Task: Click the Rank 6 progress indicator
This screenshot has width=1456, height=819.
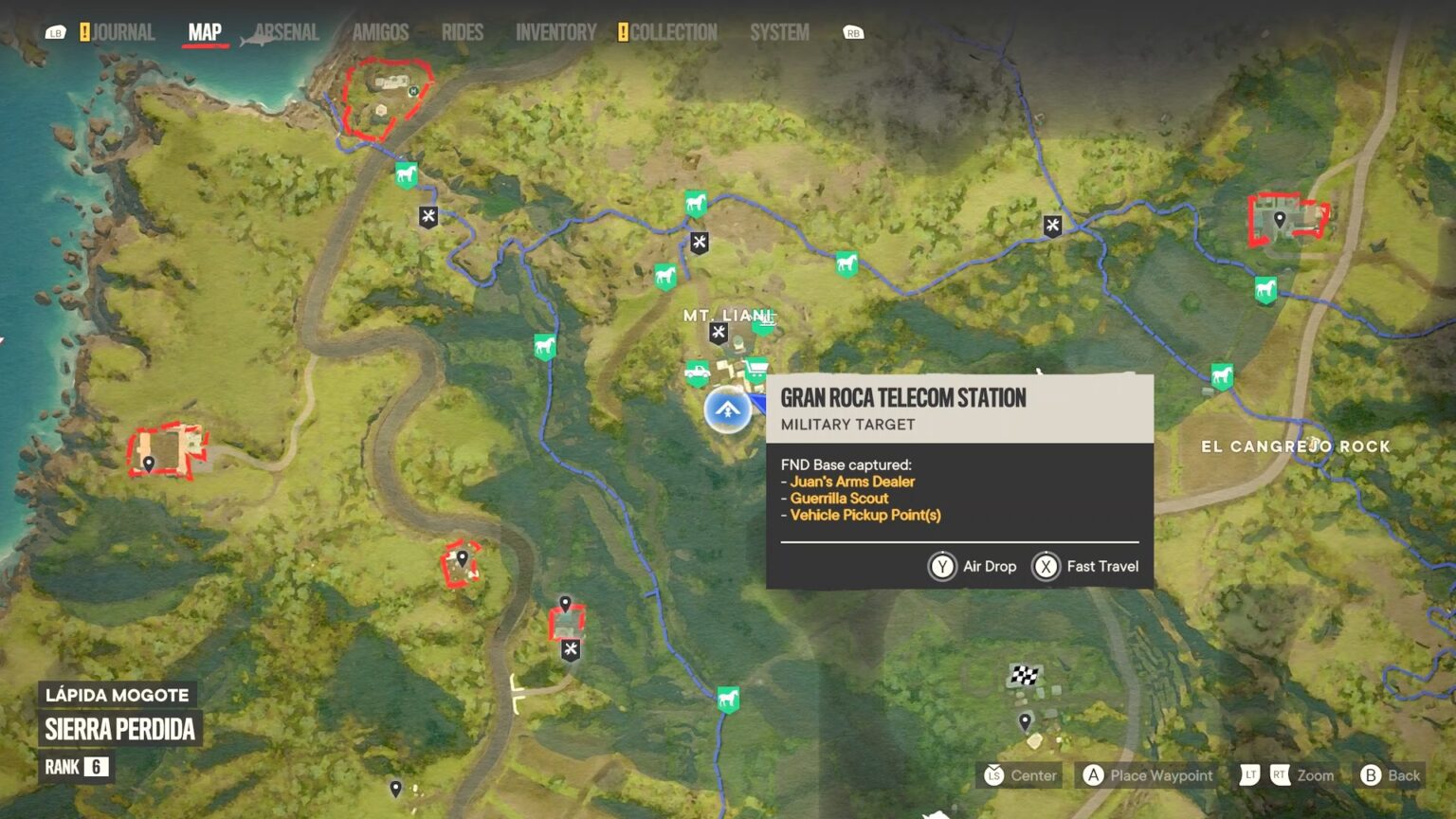Action: click(76, 768)
